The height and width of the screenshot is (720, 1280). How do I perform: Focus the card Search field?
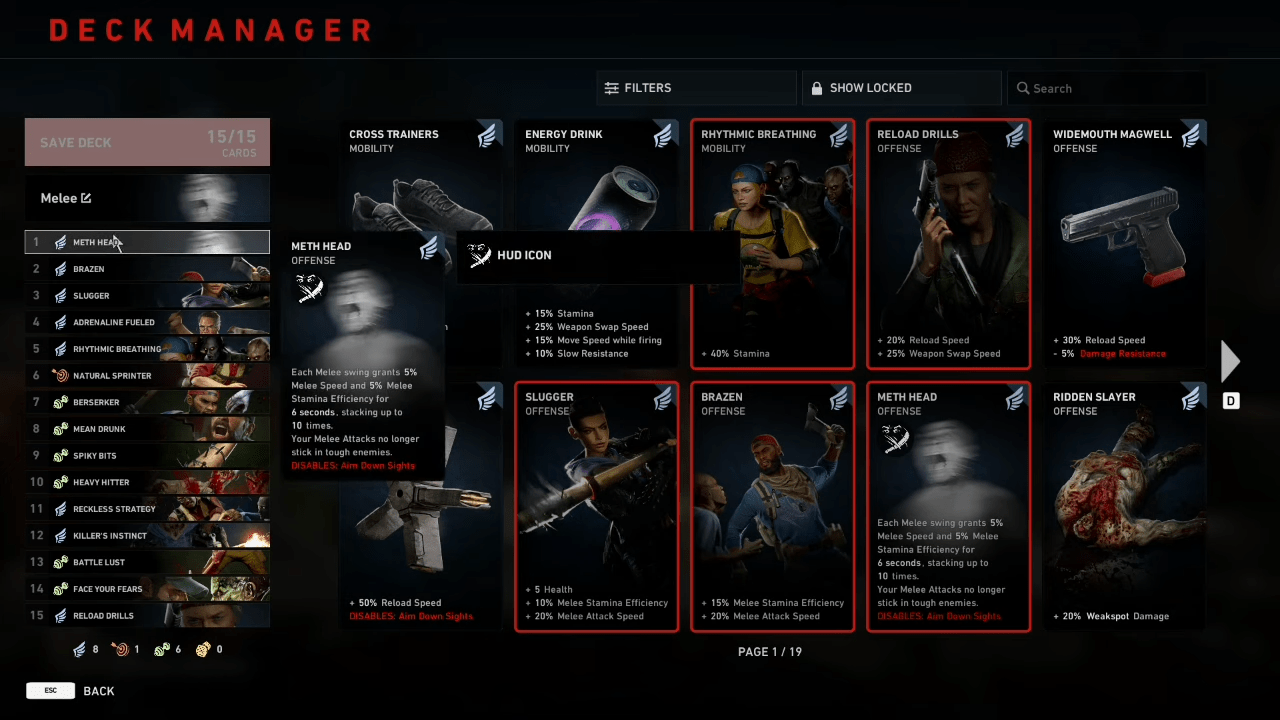coord(1107,88)
